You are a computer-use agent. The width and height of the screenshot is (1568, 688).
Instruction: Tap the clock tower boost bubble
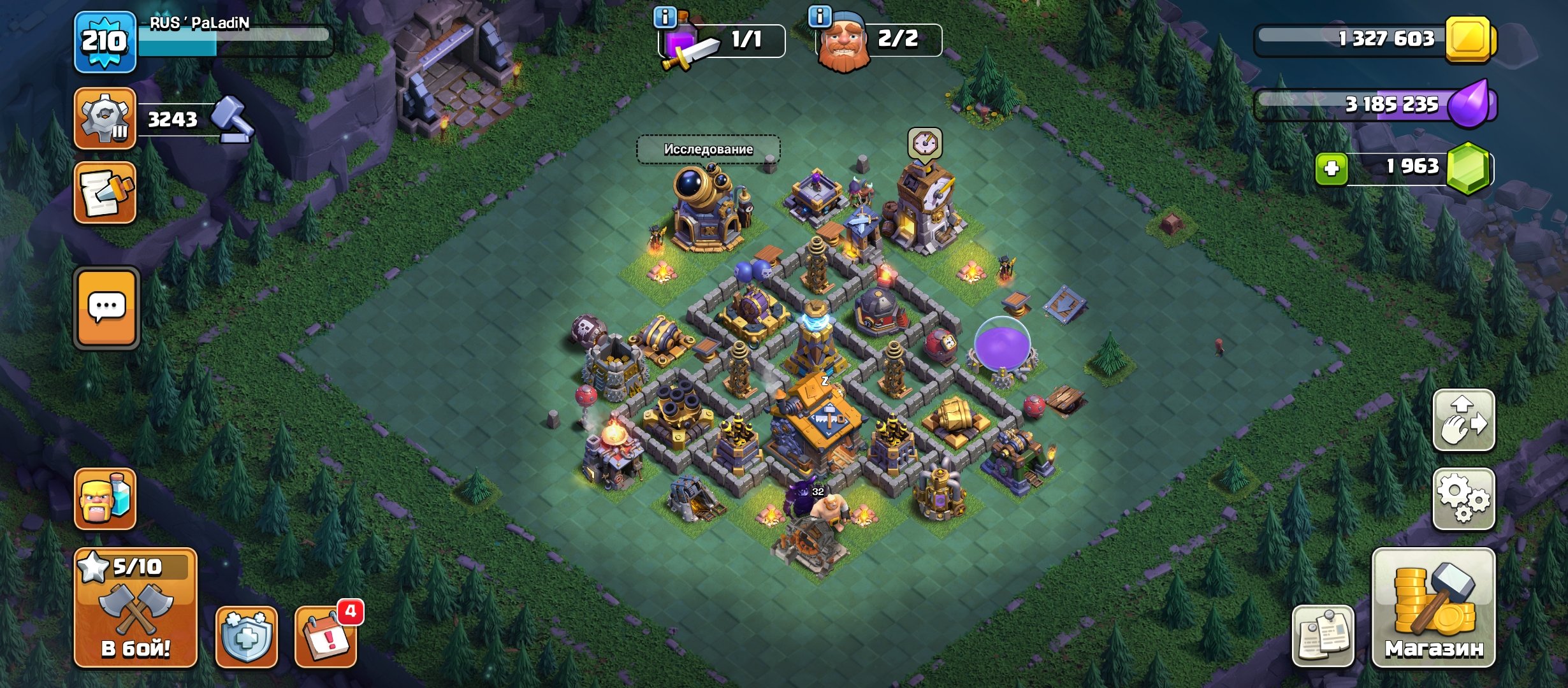925,144
